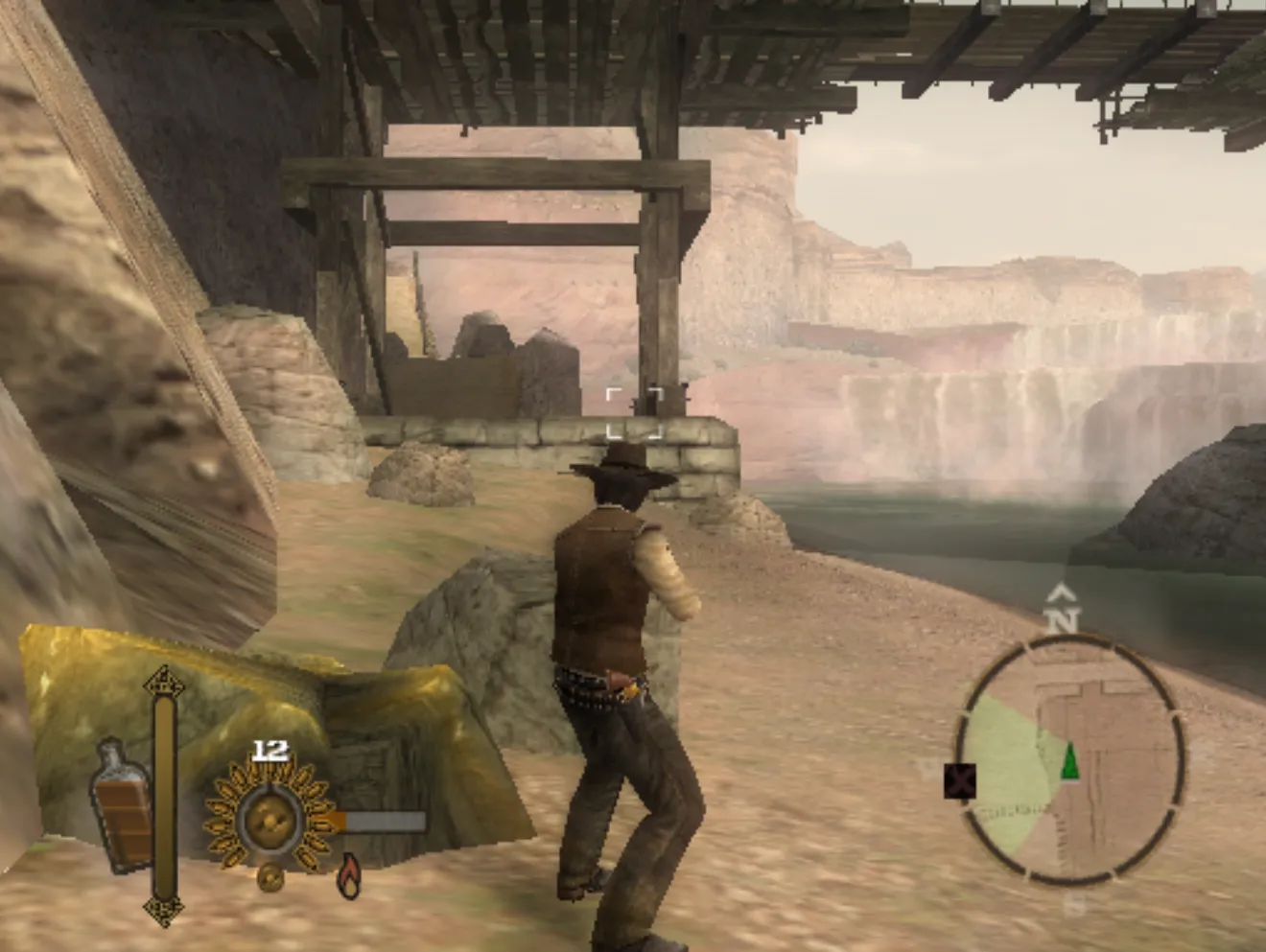Select the whiskey bottle health icon
Screen dimensions: 1266x952
pos(122,807)
